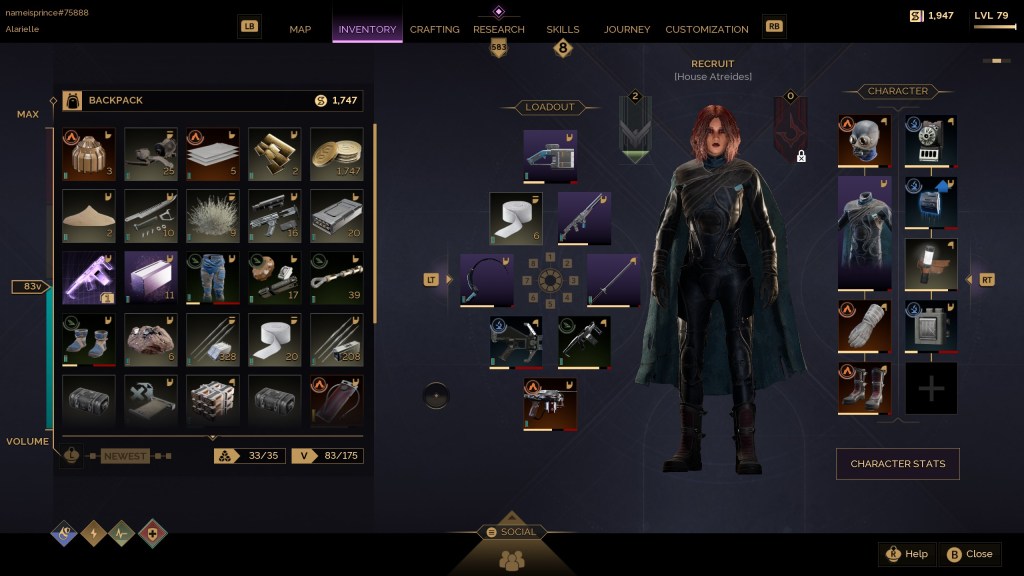Switch to the Crafting tab
This screenshot has height=576, width=1024.
[434, 29]
